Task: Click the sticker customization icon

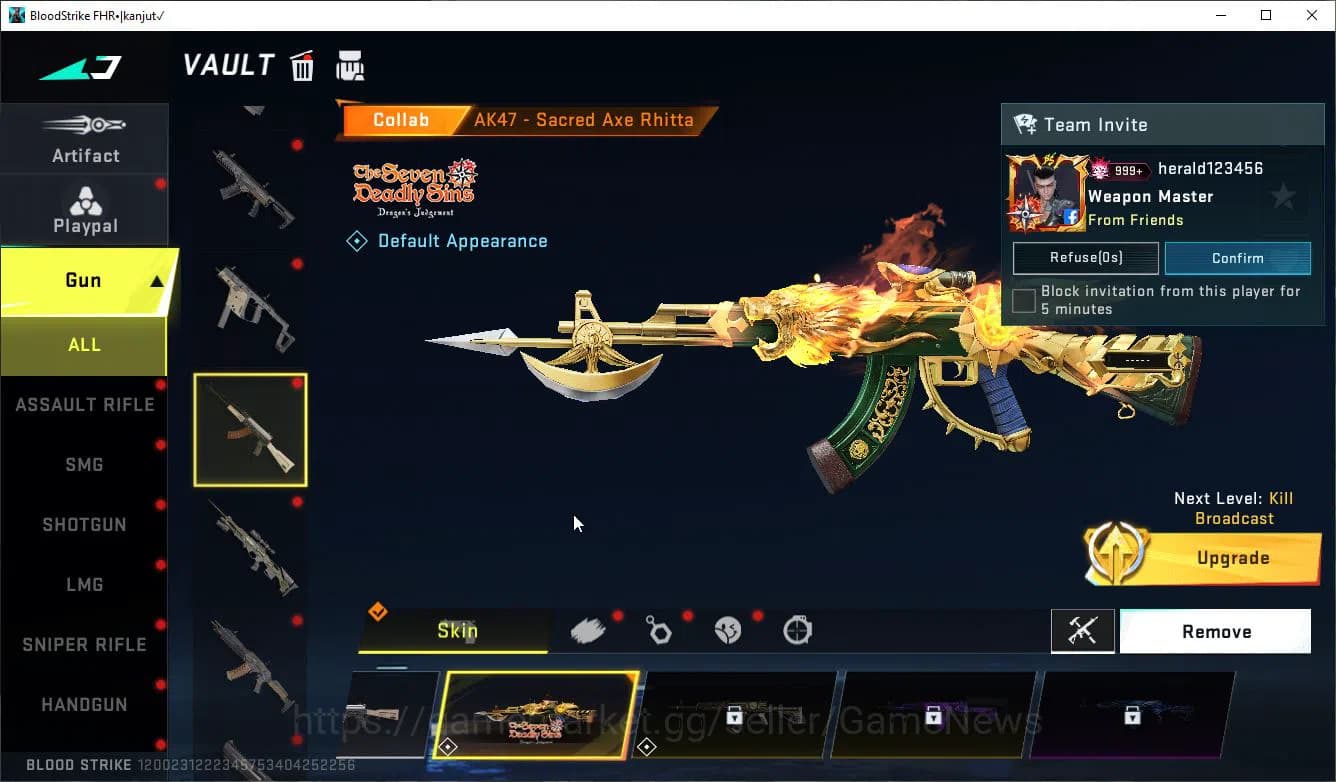Action: 727,629
